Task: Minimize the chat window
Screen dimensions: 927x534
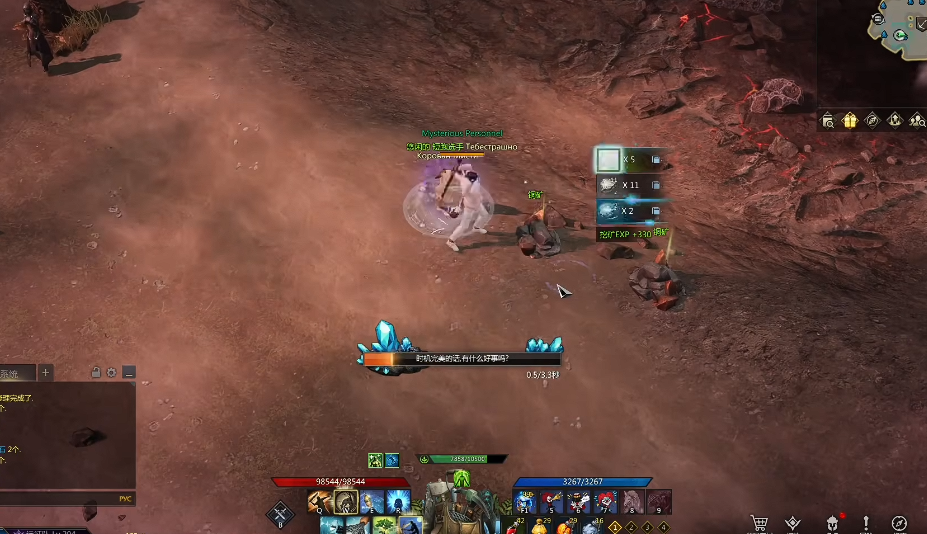Action: tap(129, 373)
